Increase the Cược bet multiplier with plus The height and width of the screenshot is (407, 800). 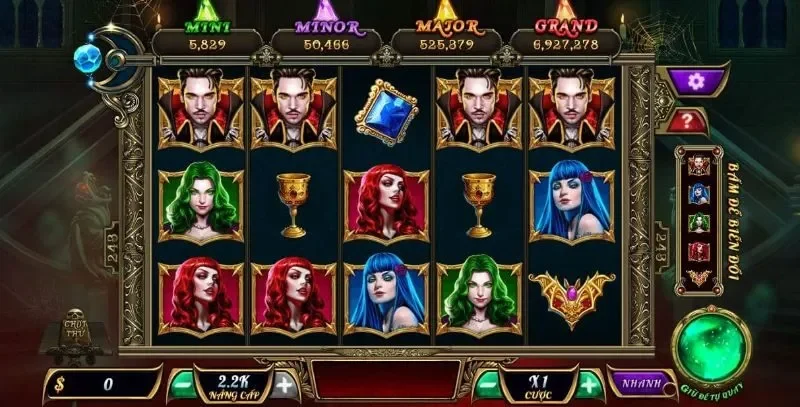589,383
